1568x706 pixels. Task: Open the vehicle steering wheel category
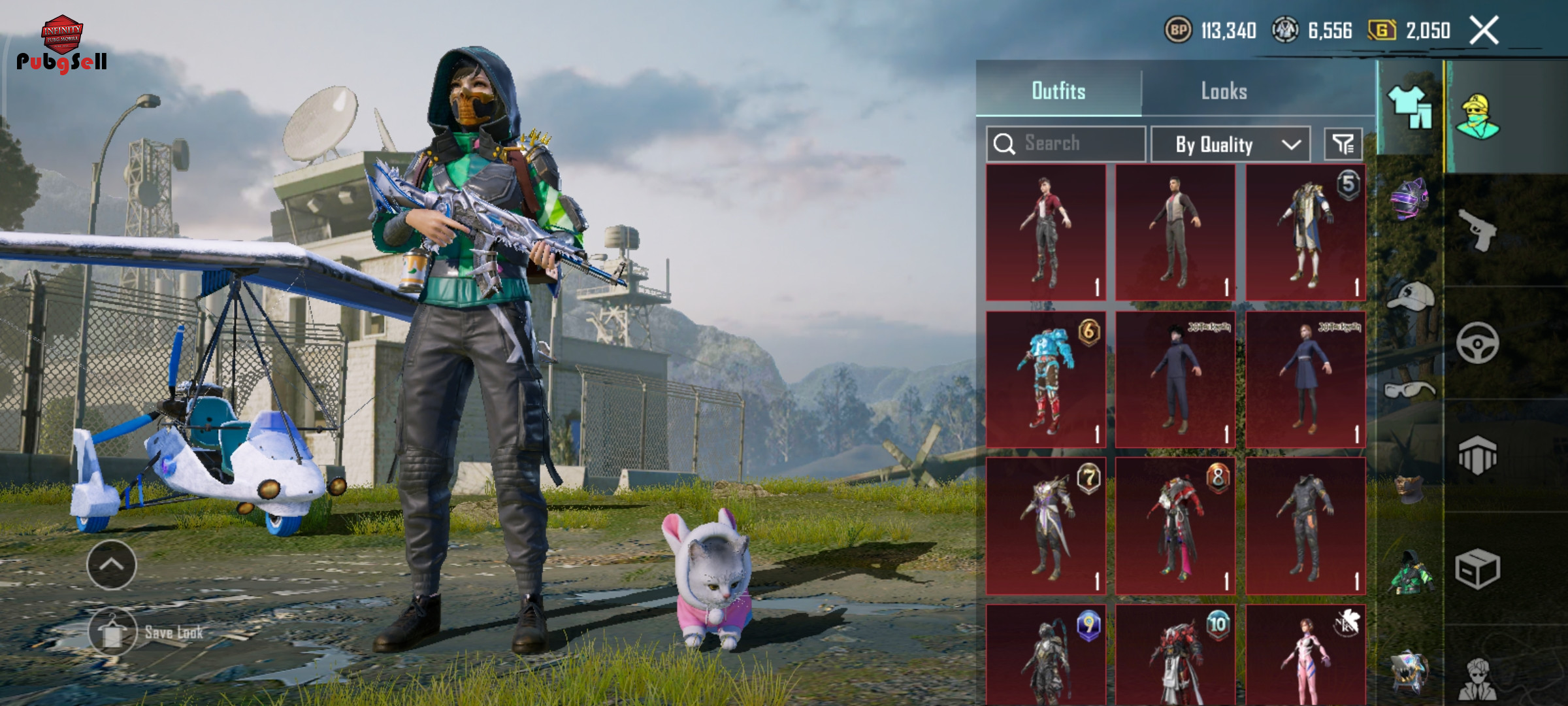click(1477, 343)
